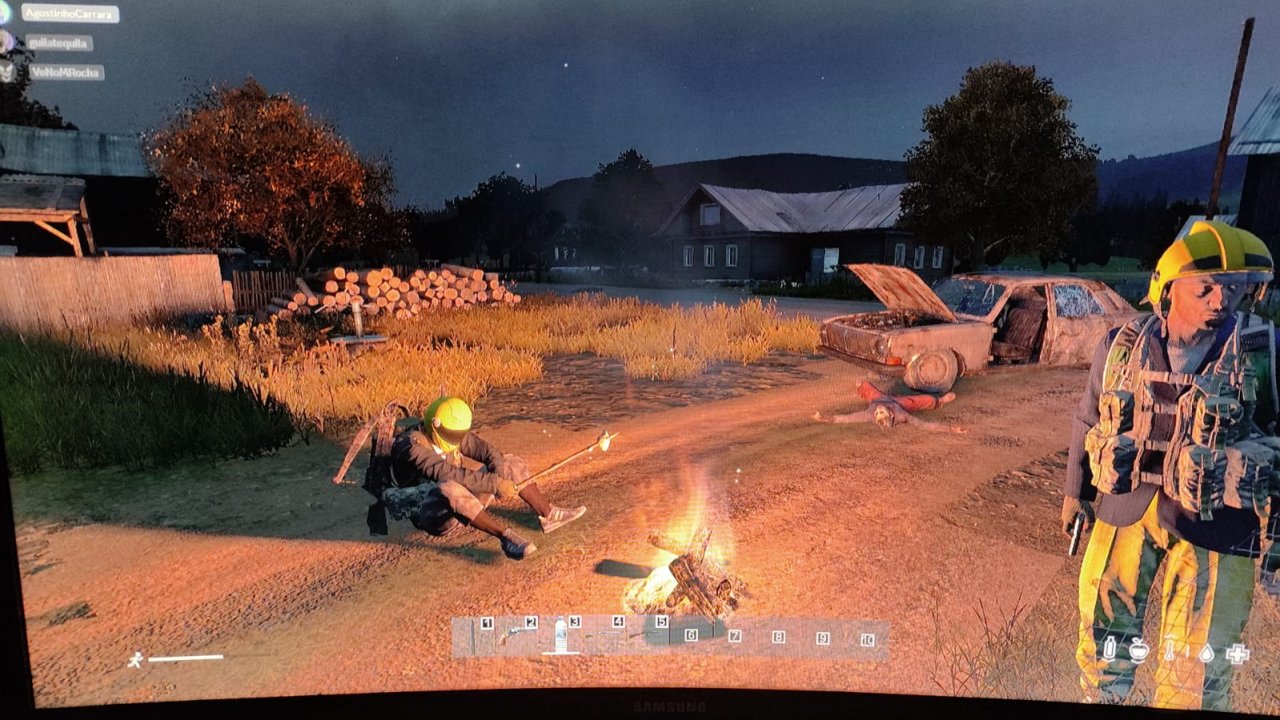Click VoNoMRocha in the voice overlay
This screenshot has width=1280, height=720.
pos(66,72)
